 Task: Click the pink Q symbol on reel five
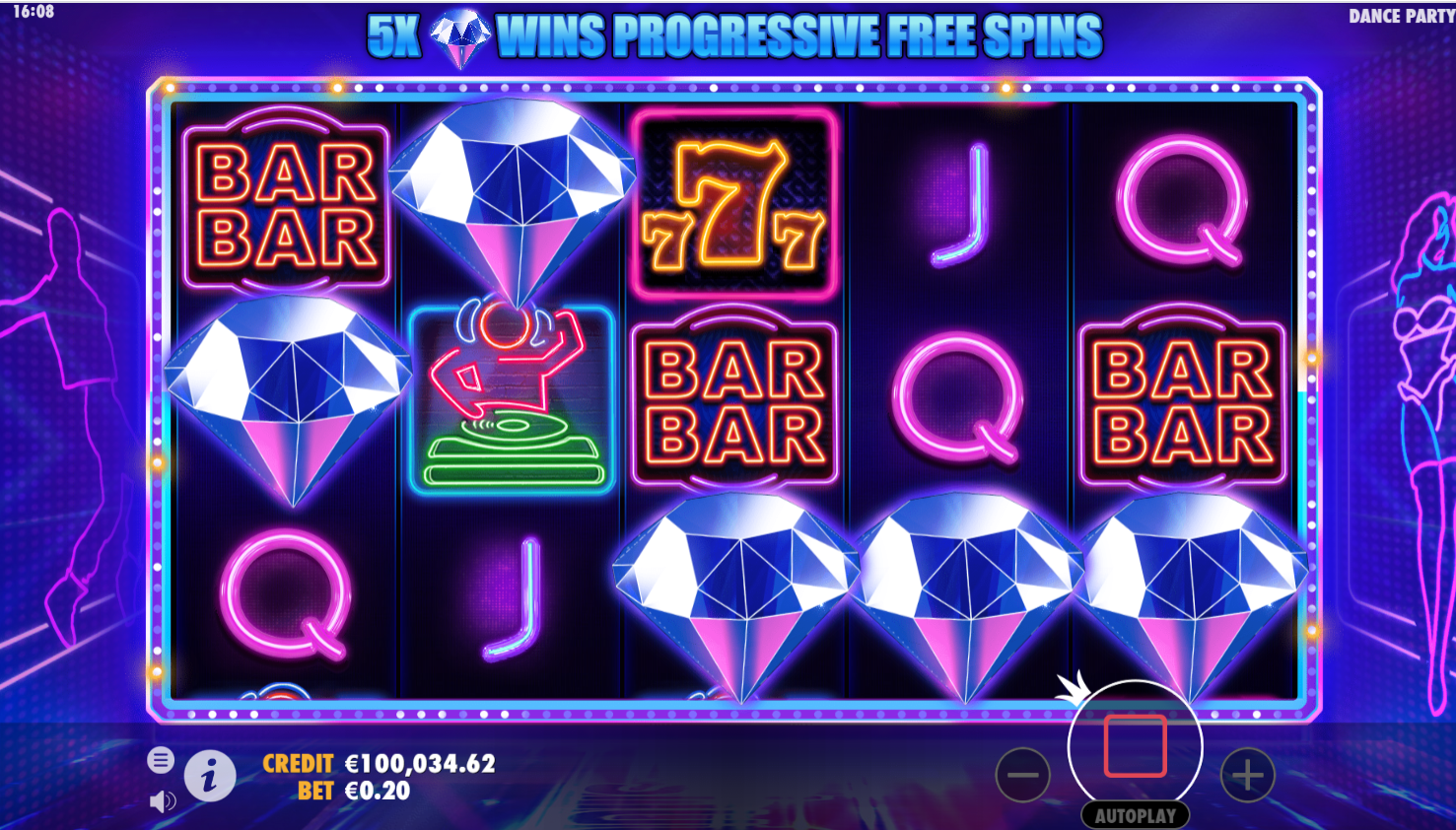click(1183, 204)
